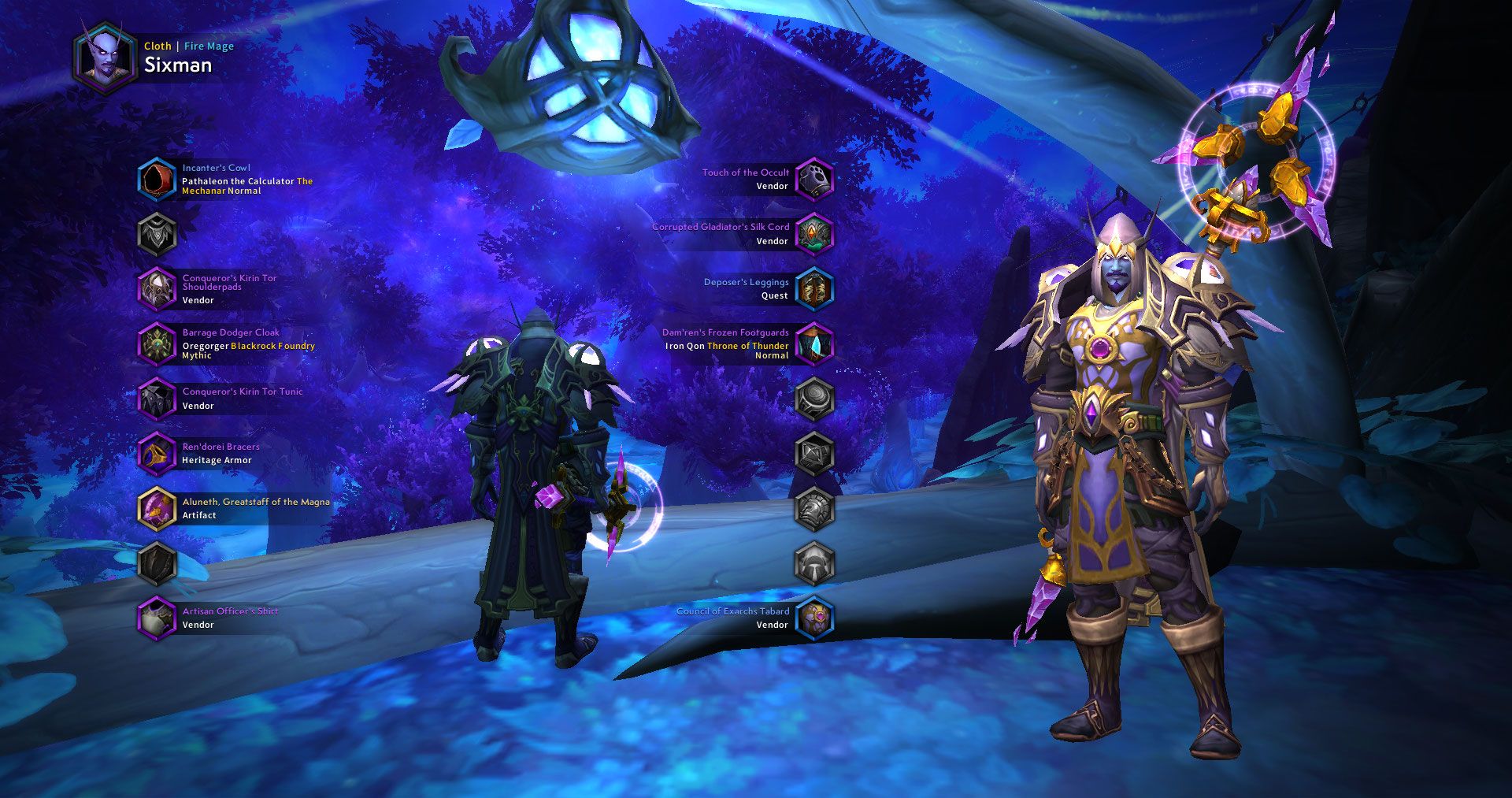Select the Conqueror's Kirin Tor Shoulderpads icon

coord(157,289)
